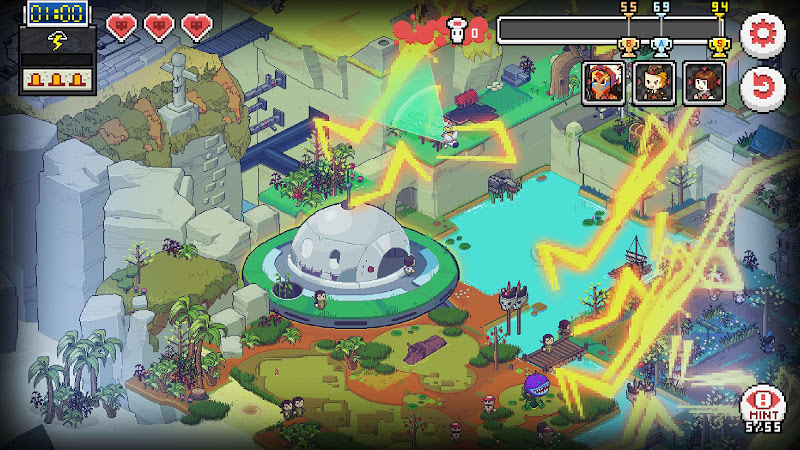The width and height of the screenshot is (800, 450).
Task: Choose the brown-haired officer character portrait
Action: tap(654, 83)
